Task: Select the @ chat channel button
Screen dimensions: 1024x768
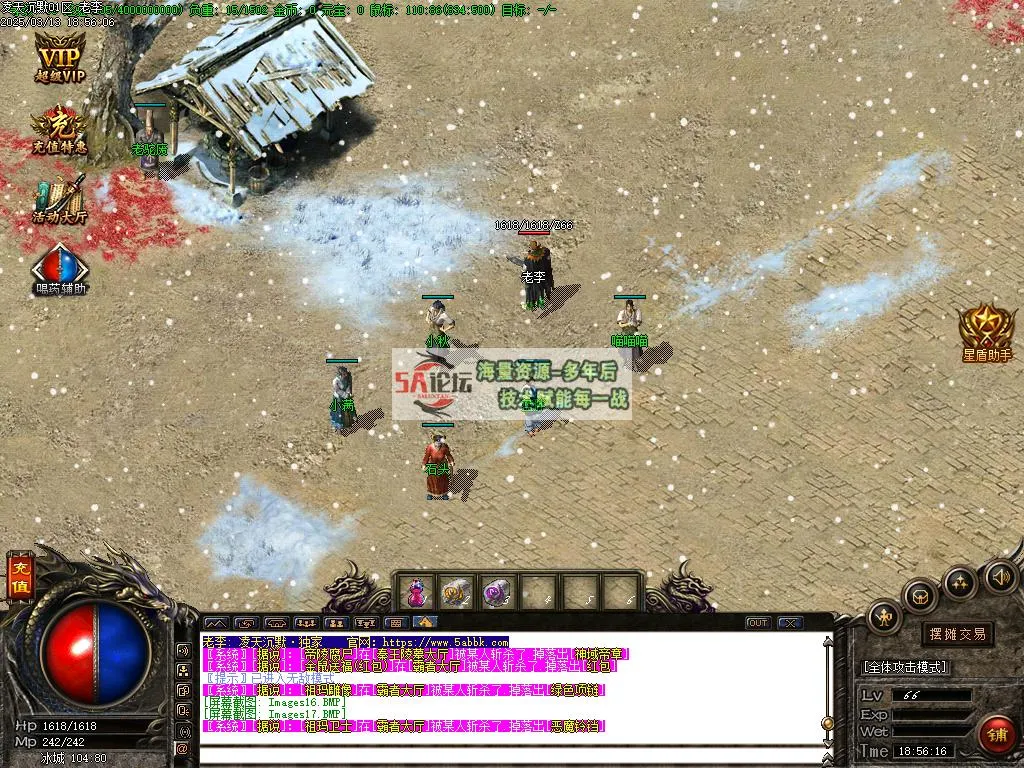Action: pos(183,748)
